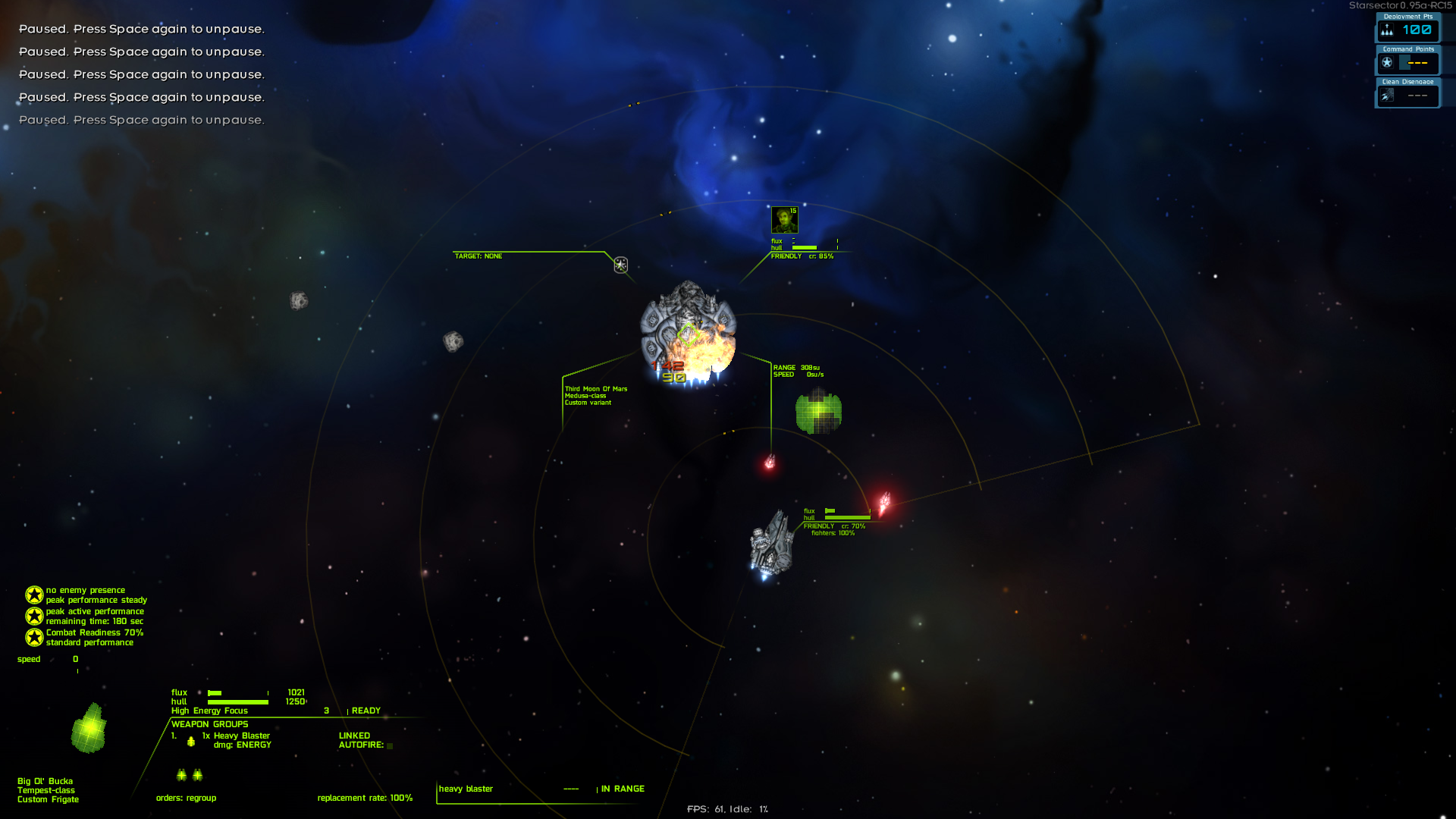Click the peak active performance status icon

click(x=34, y=616)
